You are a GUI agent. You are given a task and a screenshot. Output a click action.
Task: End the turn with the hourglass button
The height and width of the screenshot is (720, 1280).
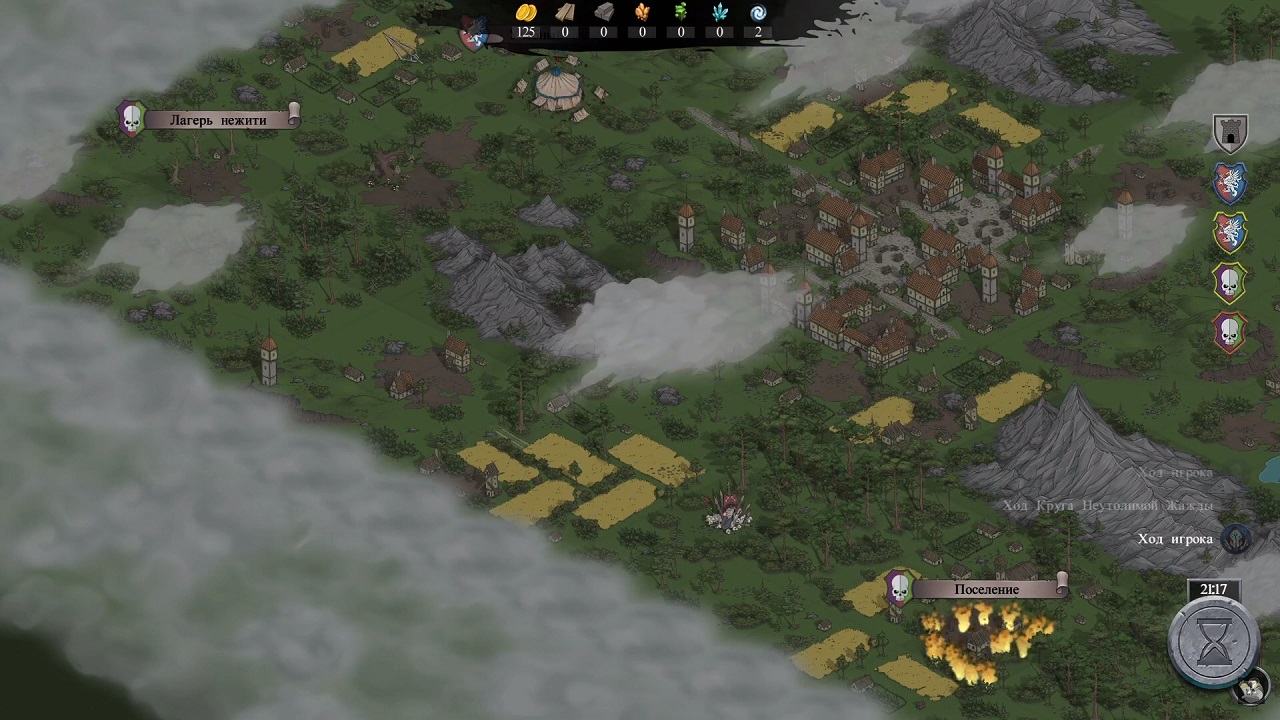1215,643
